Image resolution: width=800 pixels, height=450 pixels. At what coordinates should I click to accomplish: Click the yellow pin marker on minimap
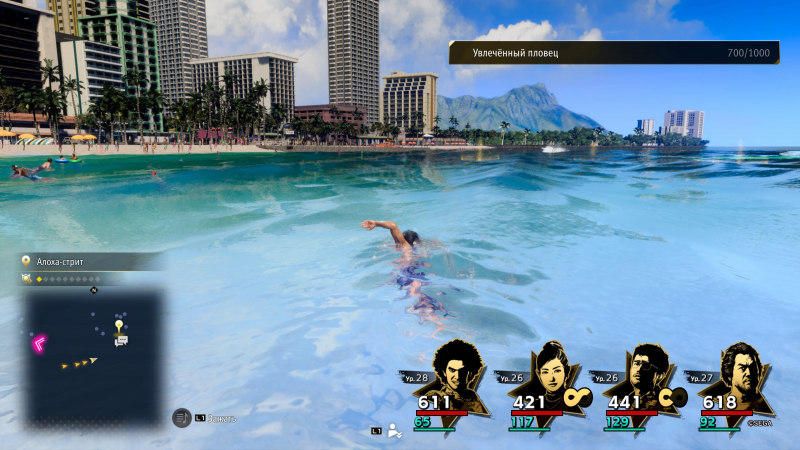click(119, 326)
